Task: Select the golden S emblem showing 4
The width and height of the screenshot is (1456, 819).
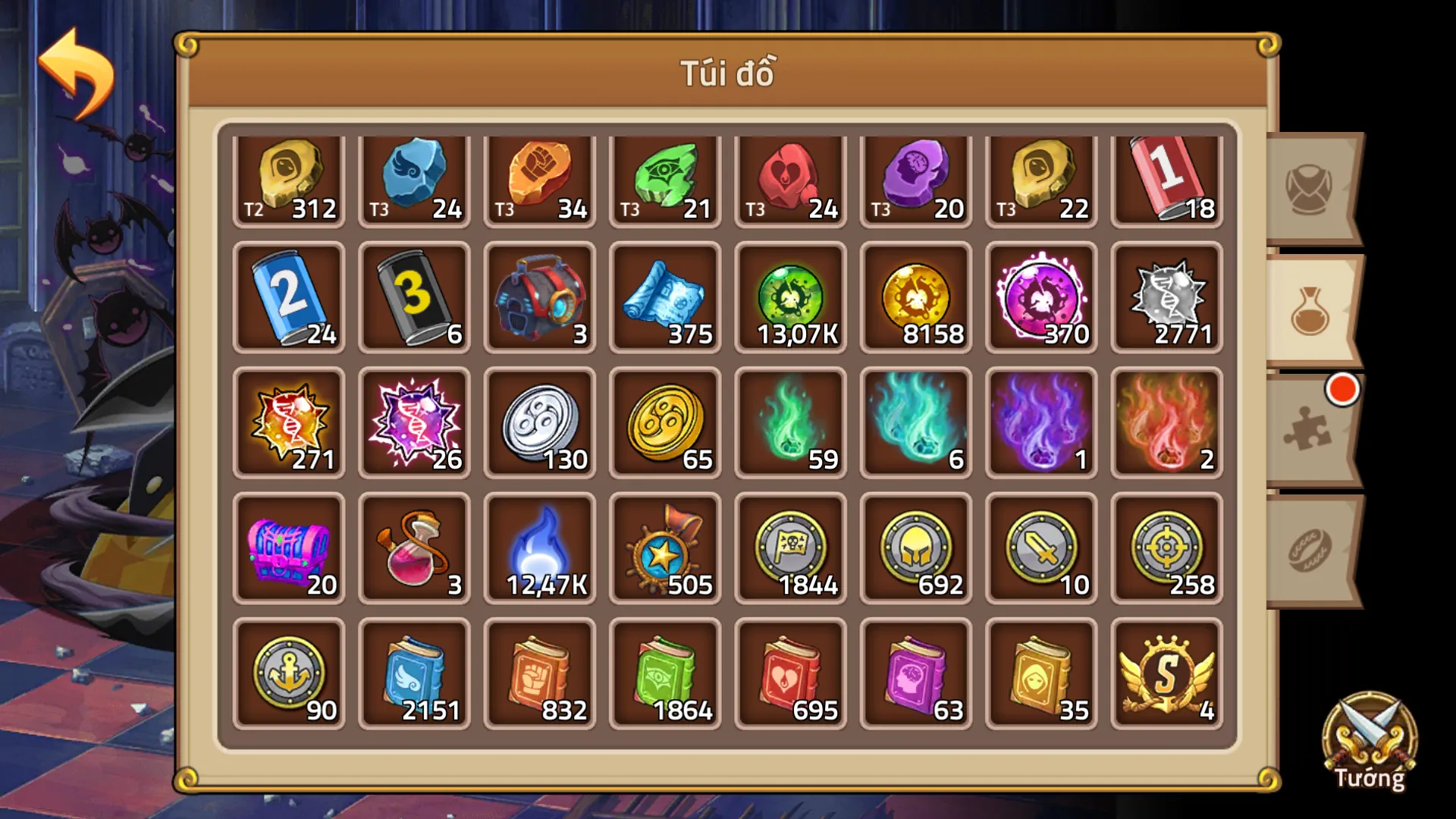Action: tap(1166, 673)
